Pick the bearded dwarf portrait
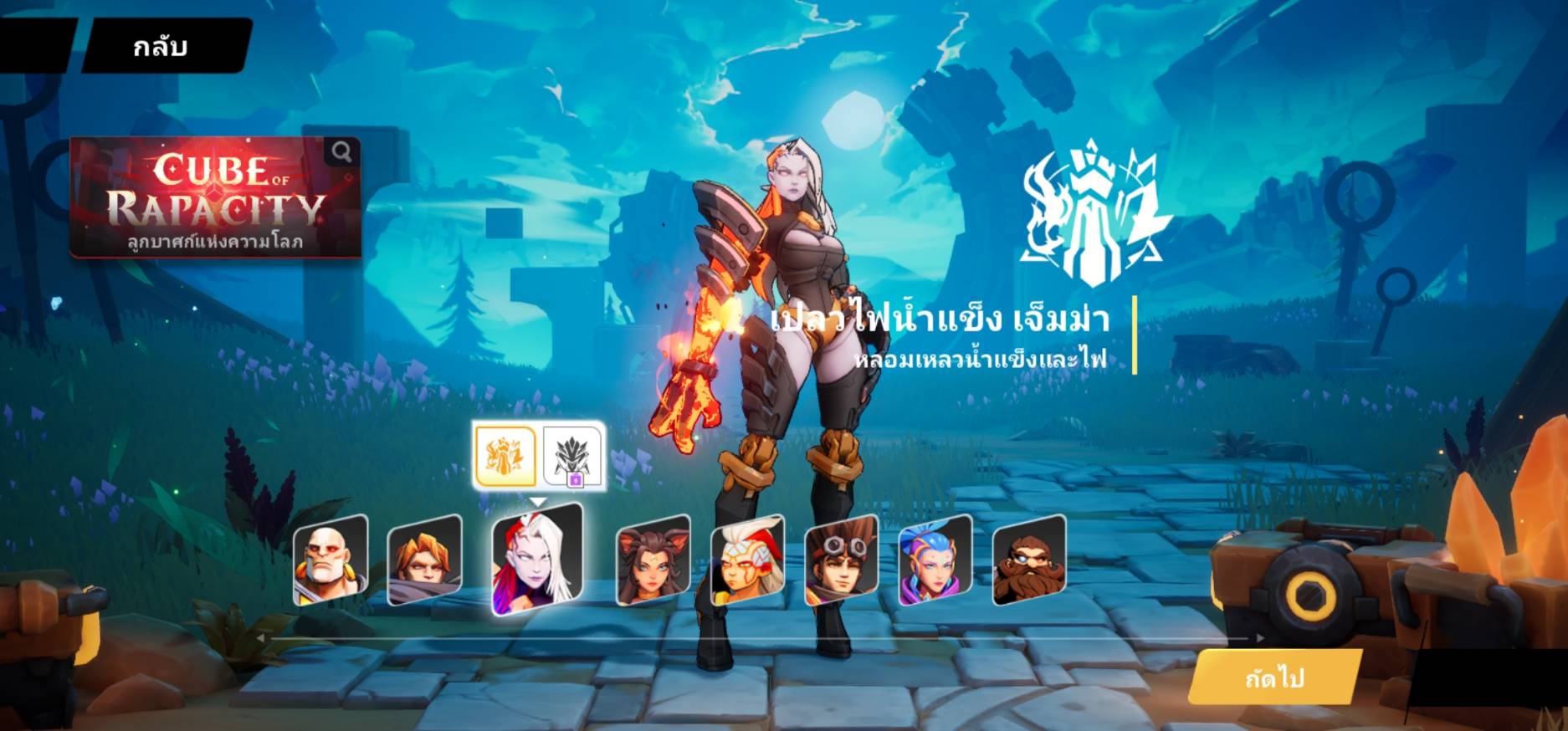1568x731 pixels. [1028, 560]
